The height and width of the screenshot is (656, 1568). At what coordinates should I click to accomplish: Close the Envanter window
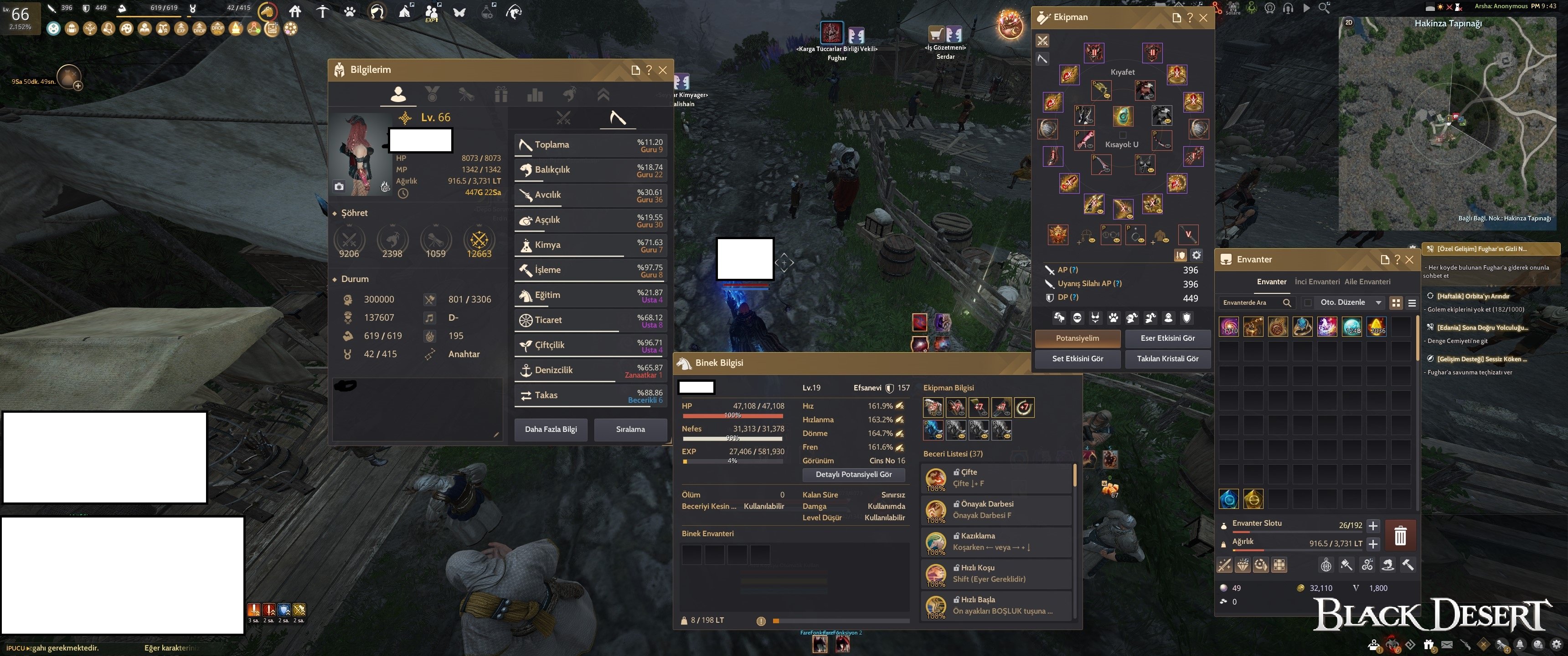(x=1409, y=260)
